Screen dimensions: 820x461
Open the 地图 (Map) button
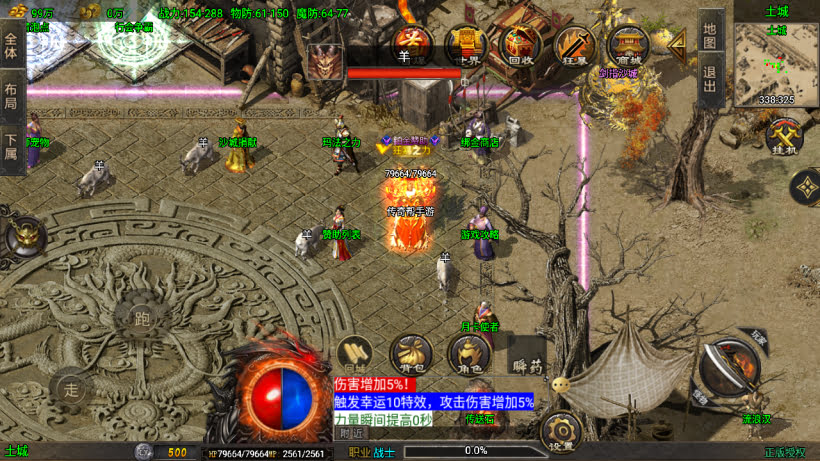709,36
